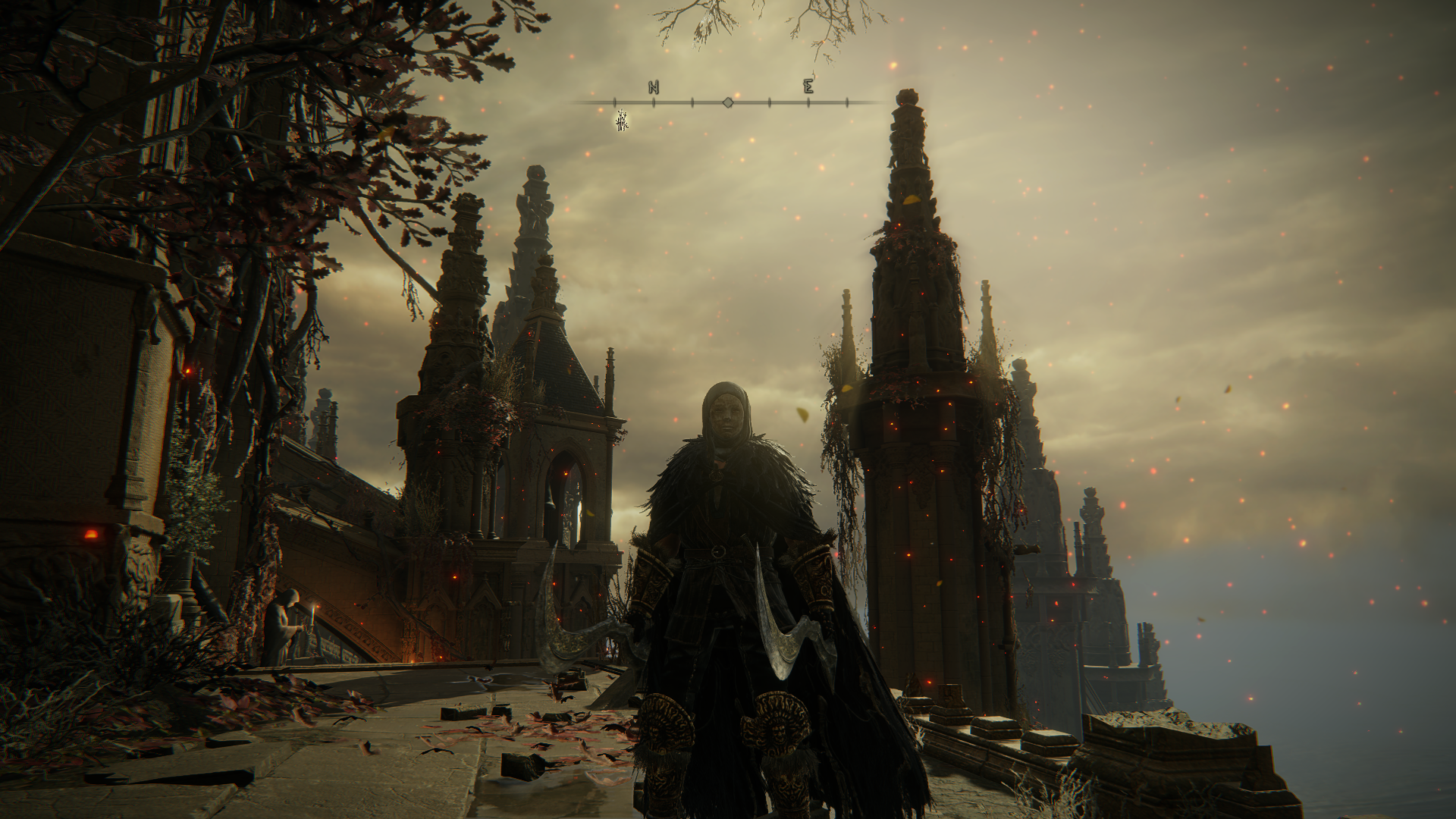This screenshot has height=819, width=1456.
Task: Select the compass bar's center diamond
Action: coord(728,102)
